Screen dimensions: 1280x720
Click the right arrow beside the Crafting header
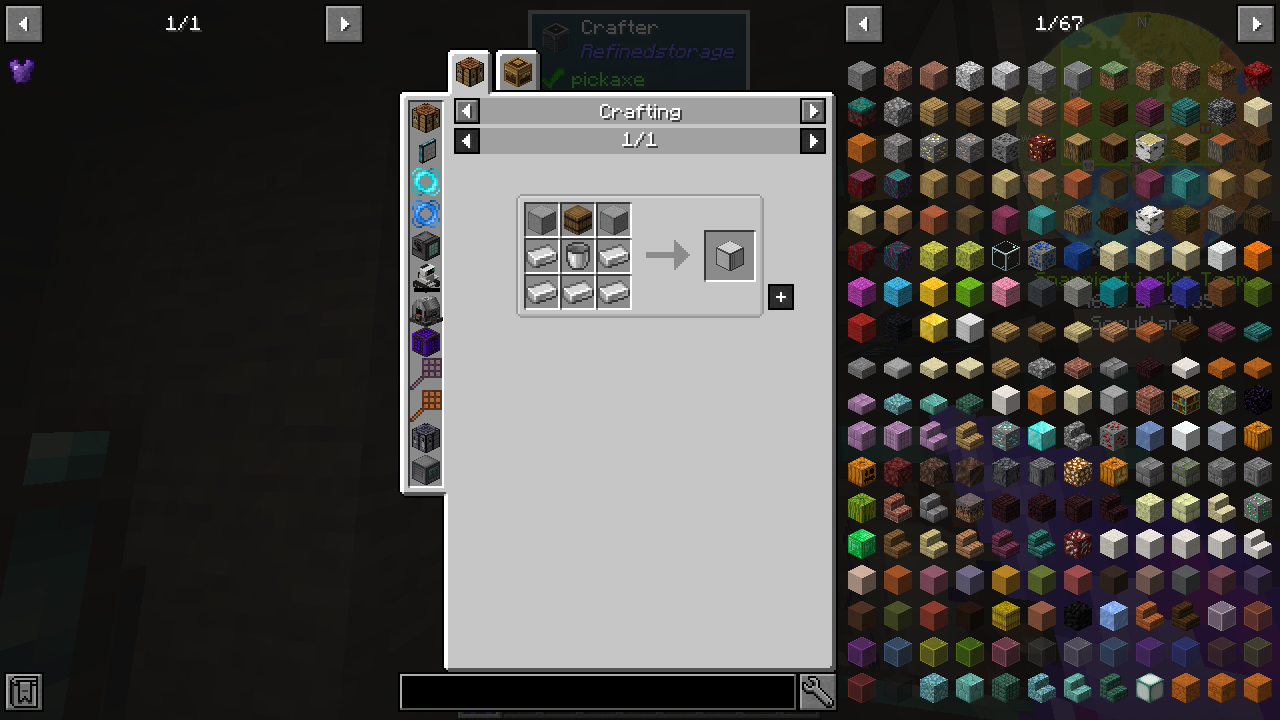813,111
